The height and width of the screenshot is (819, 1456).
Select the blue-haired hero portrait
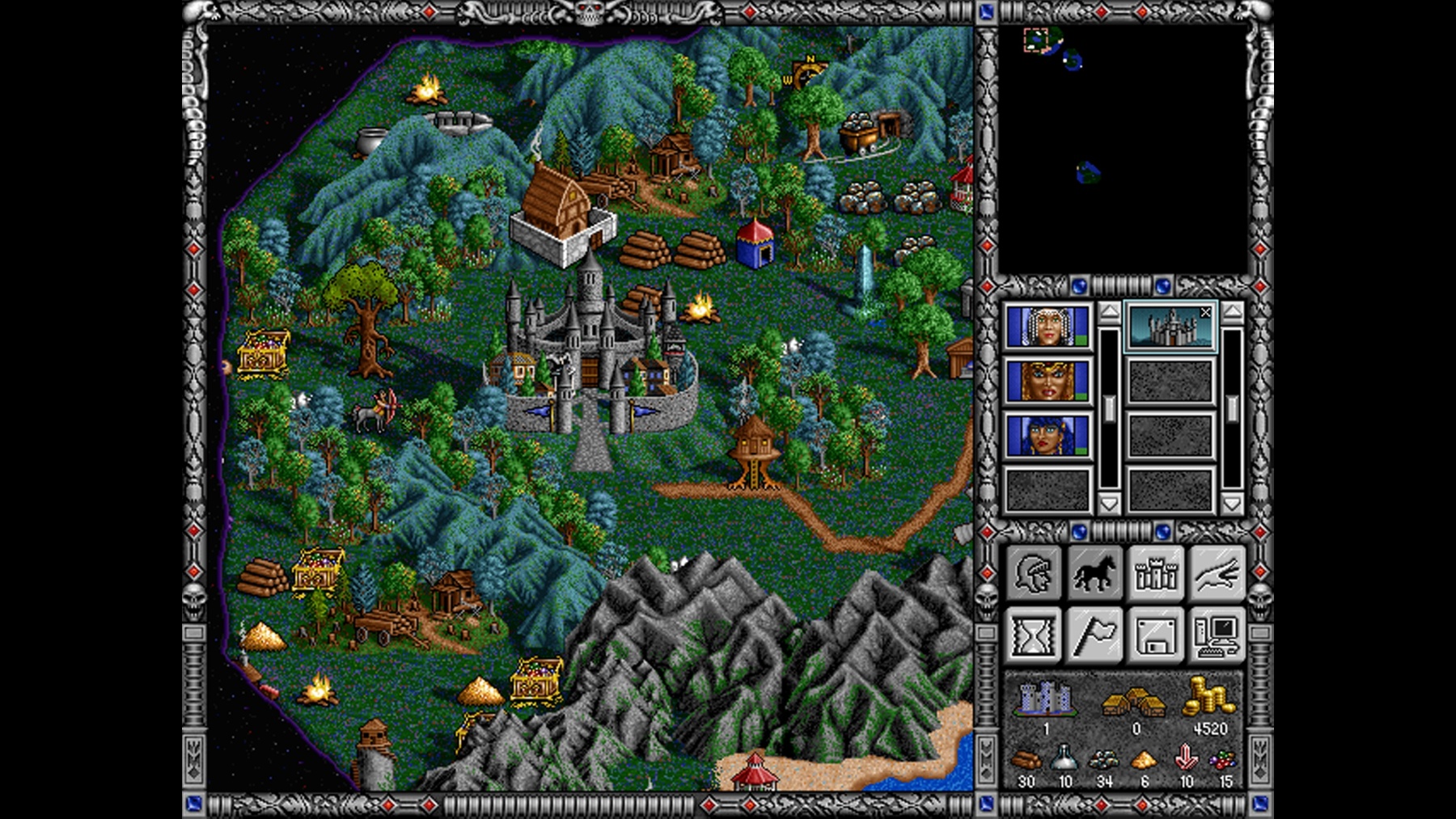pos(1048,436)
